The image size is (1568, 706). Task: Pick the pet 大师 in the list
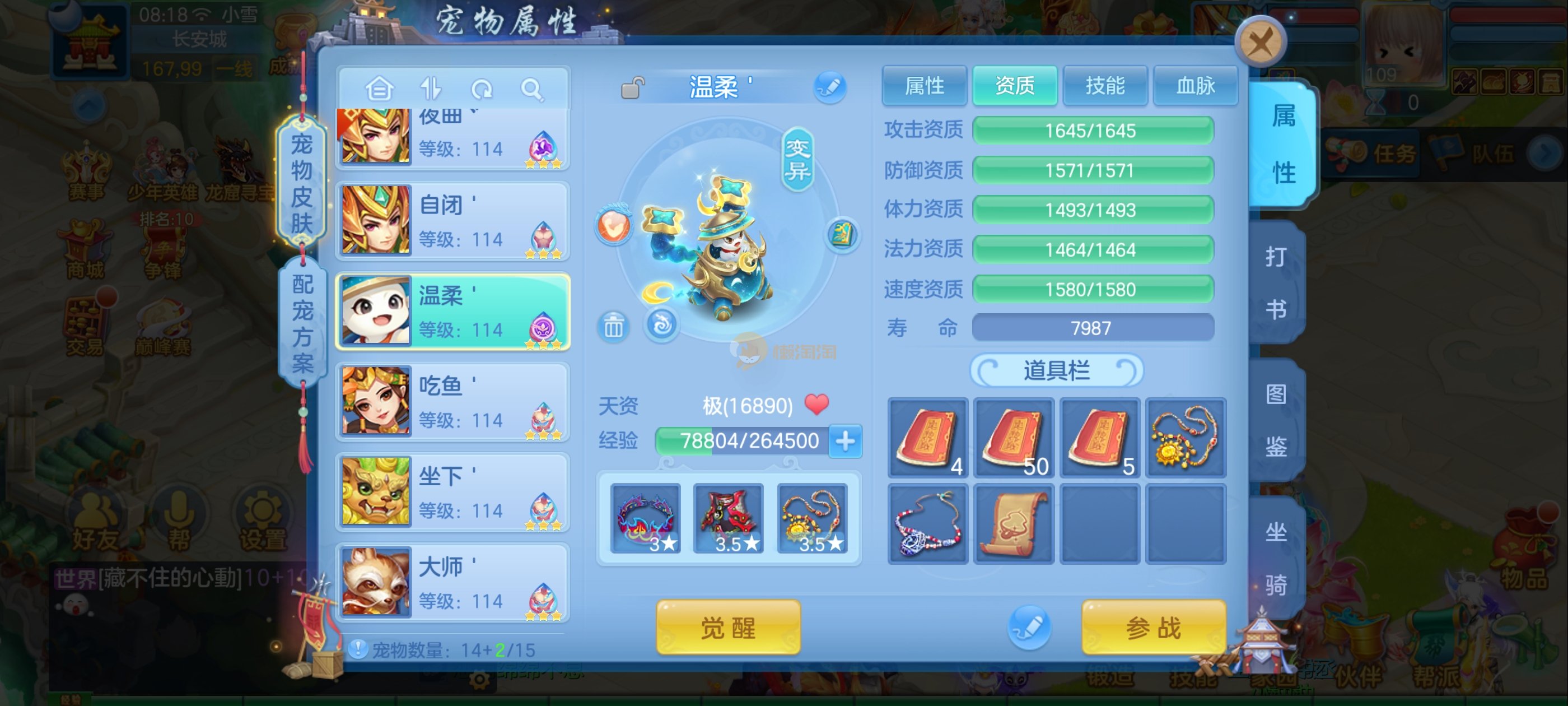(453, 582)
